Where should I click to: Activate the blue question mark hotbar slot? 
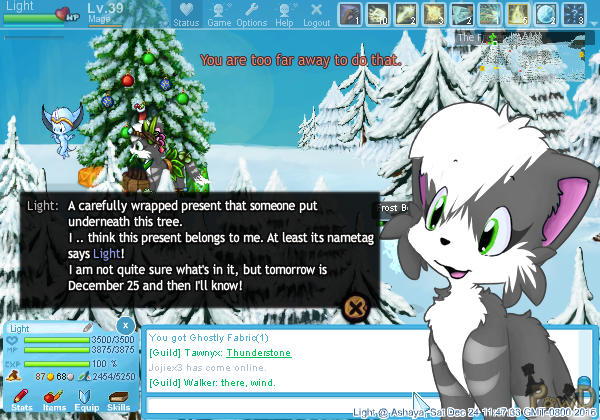[x=574, y=14]
